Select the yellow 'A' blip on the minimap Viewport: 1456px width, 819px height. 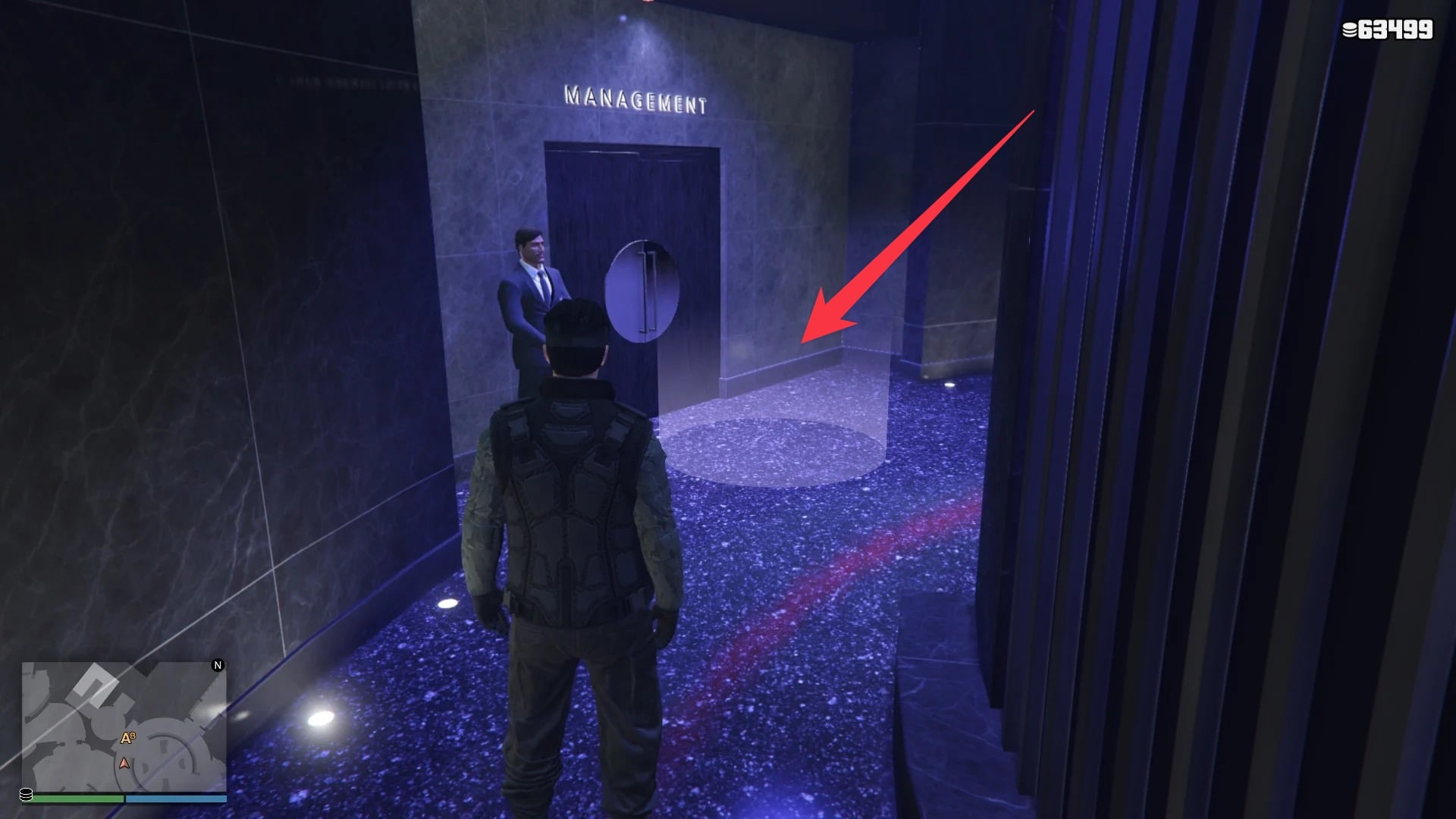coord(125,739)
